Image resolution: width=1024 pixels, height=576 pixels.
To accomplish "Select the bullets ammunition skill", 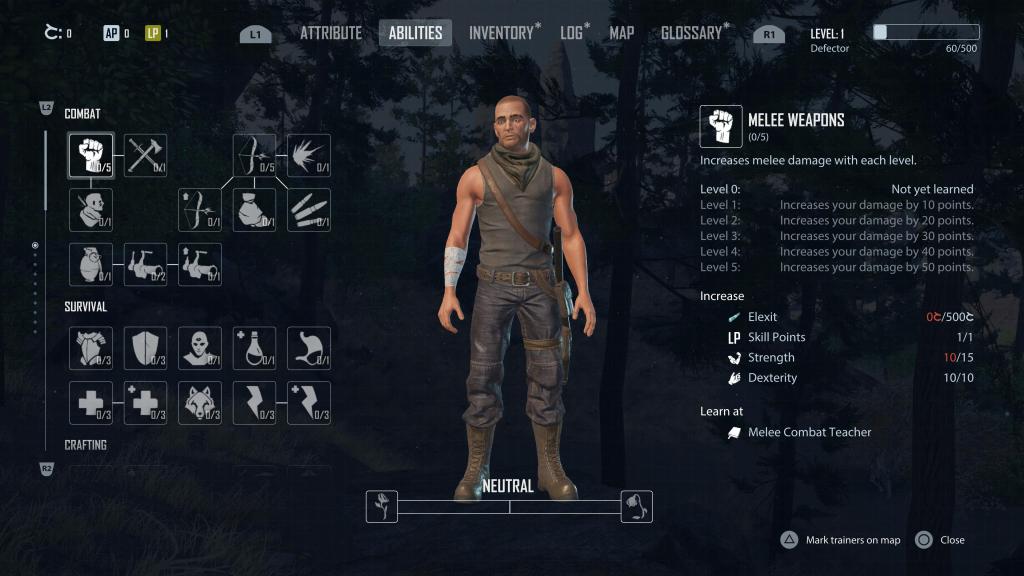I will click(308, 210).
